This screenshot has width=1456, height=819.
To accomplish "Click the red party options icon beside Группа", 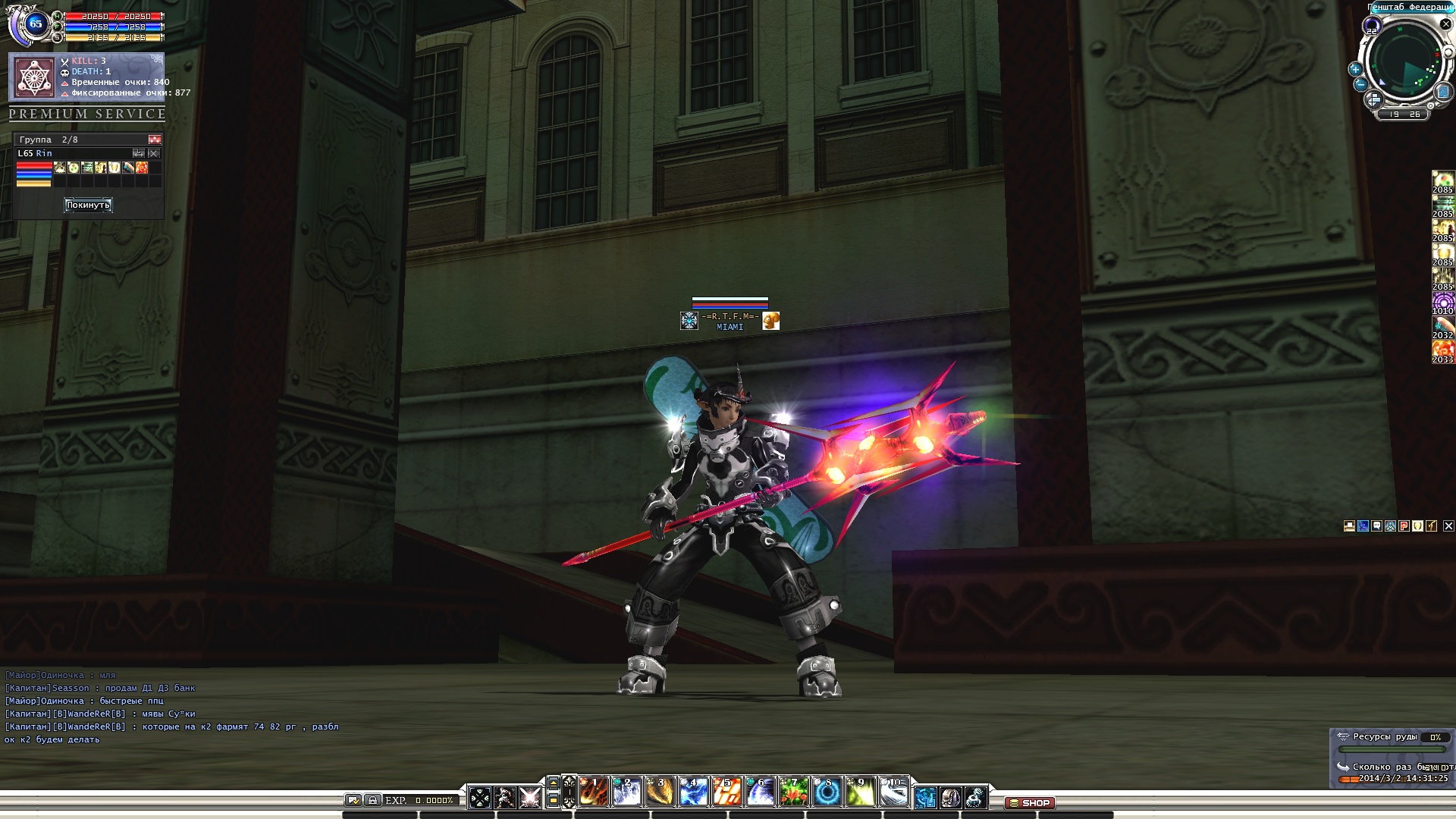I will coord(155,140).
